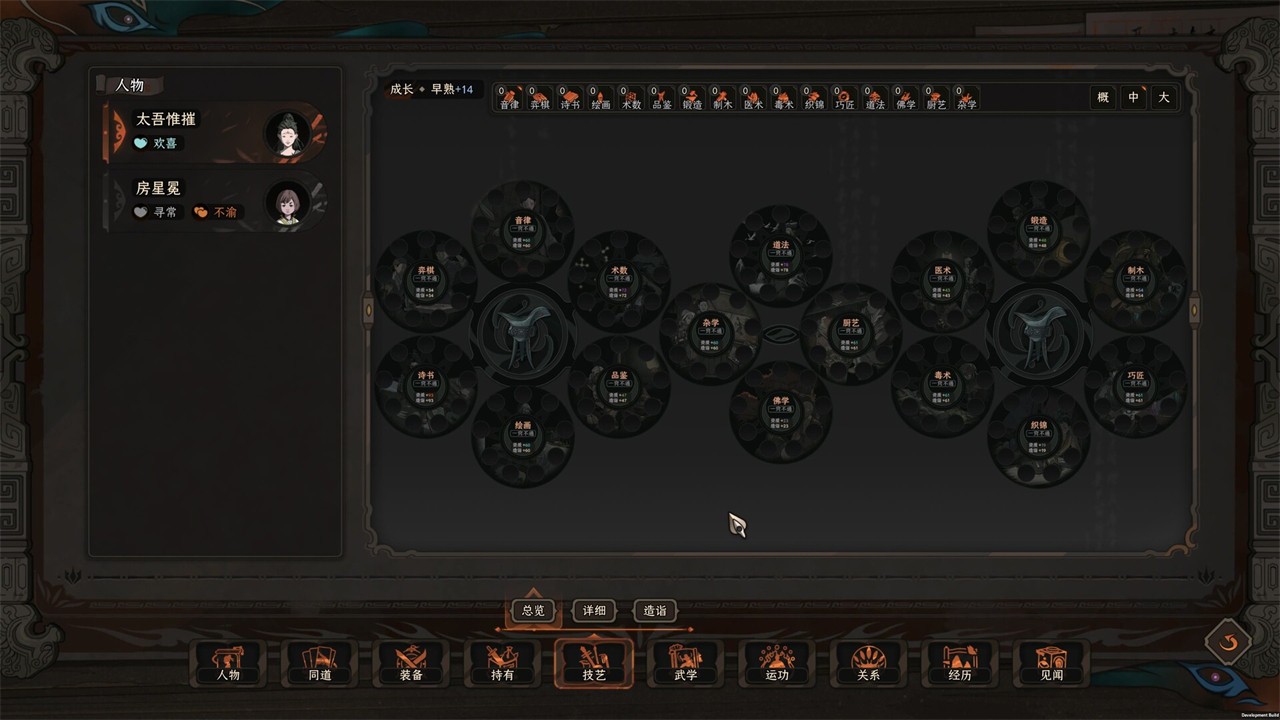Screen dimensions: 1280x720
Task: Open the 持有 inventory page
Action: (502, 664)
